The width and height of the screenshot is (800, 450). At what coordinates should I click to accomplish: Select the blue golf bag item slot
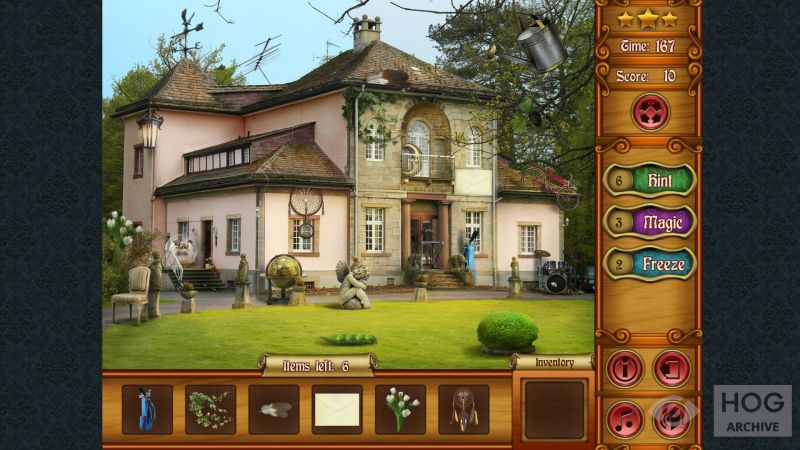pyautogui.click(x=147, y=409)
